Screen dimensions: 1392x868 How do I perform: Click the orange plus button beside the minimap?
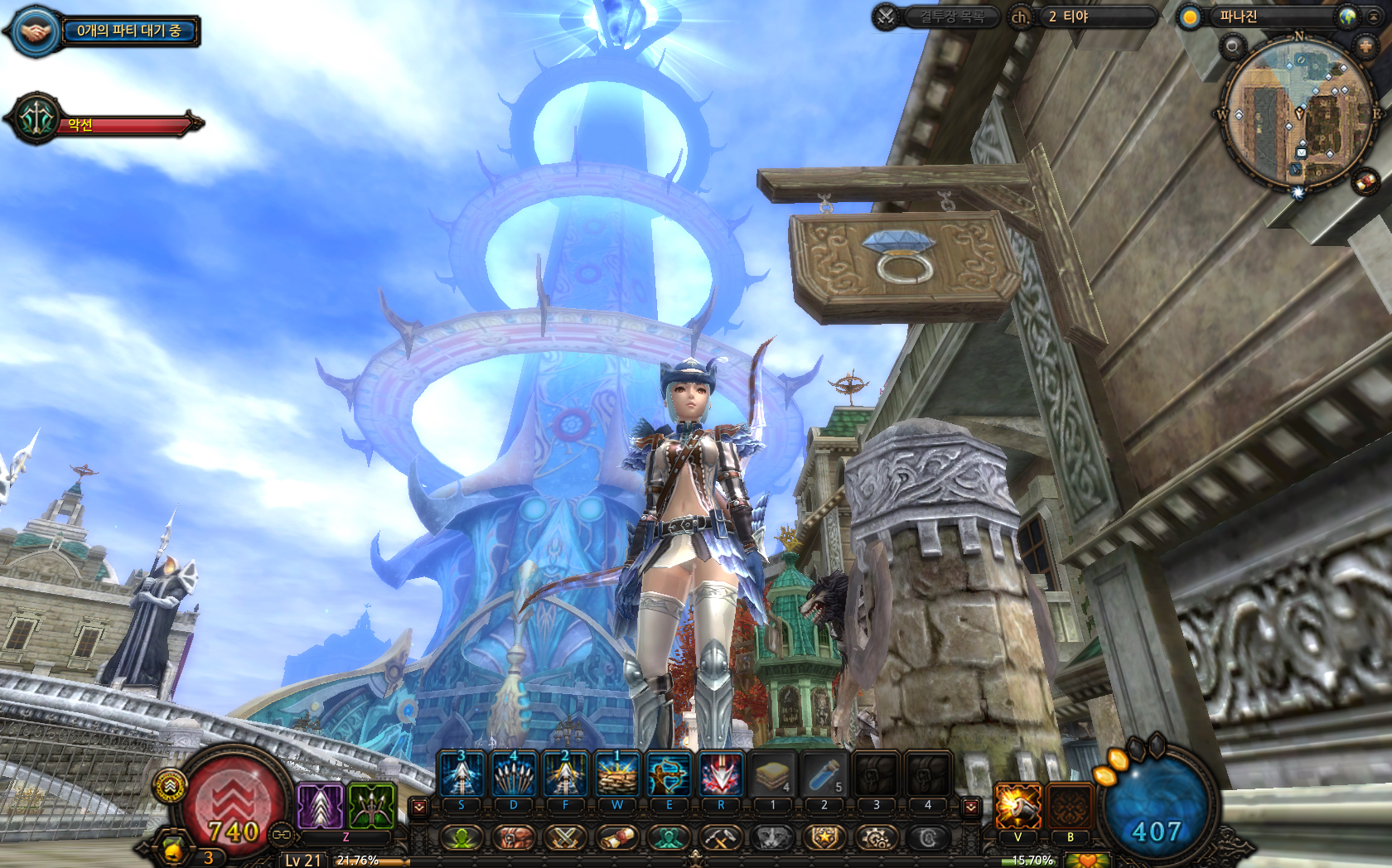(1365, 46)
